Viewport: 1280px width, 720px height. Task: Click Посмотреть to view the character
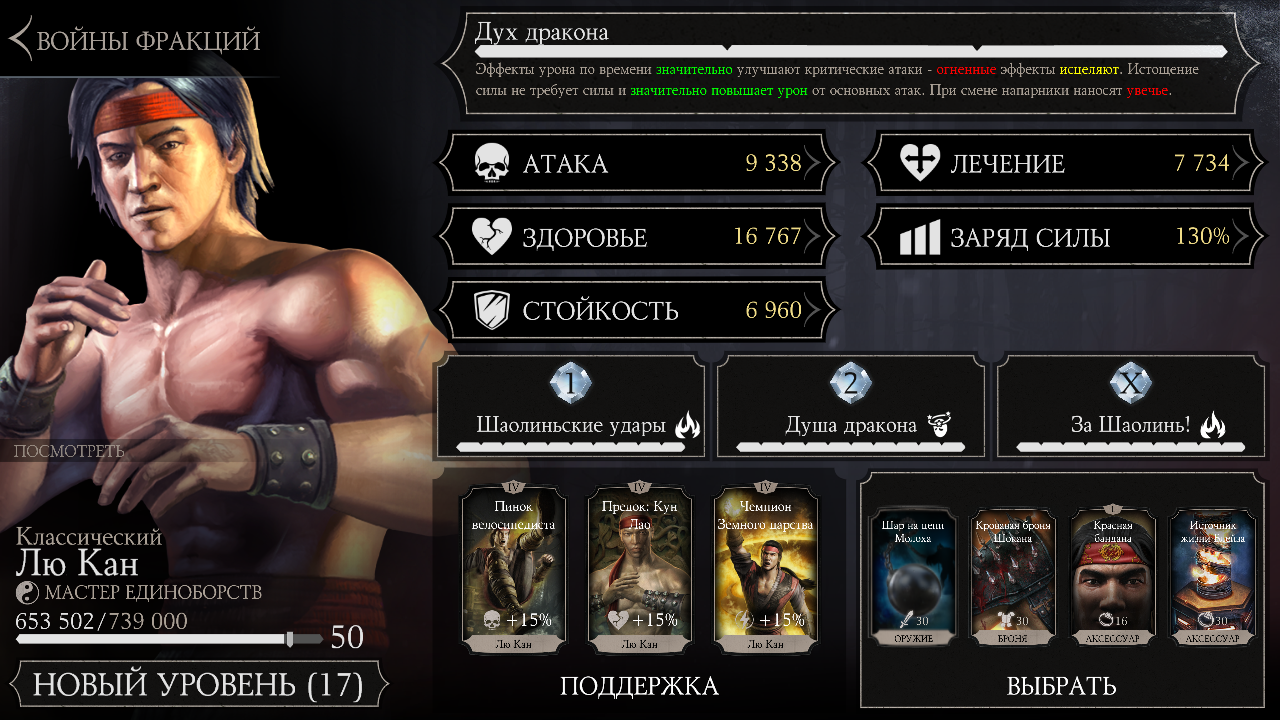pos(69,451)
